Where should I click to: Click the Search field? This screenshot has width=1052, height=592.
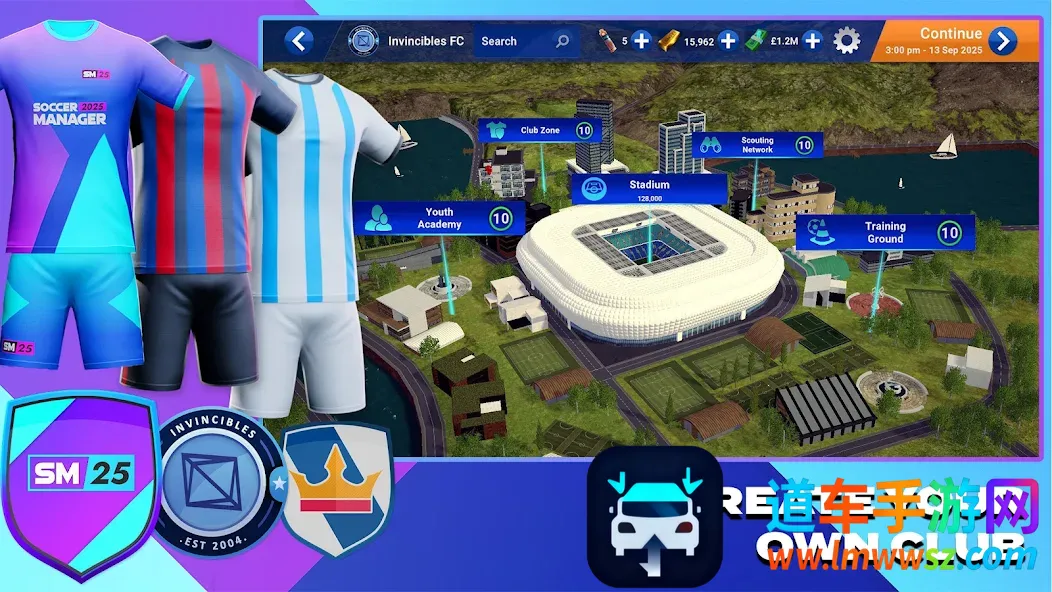[x=524, y=41]
